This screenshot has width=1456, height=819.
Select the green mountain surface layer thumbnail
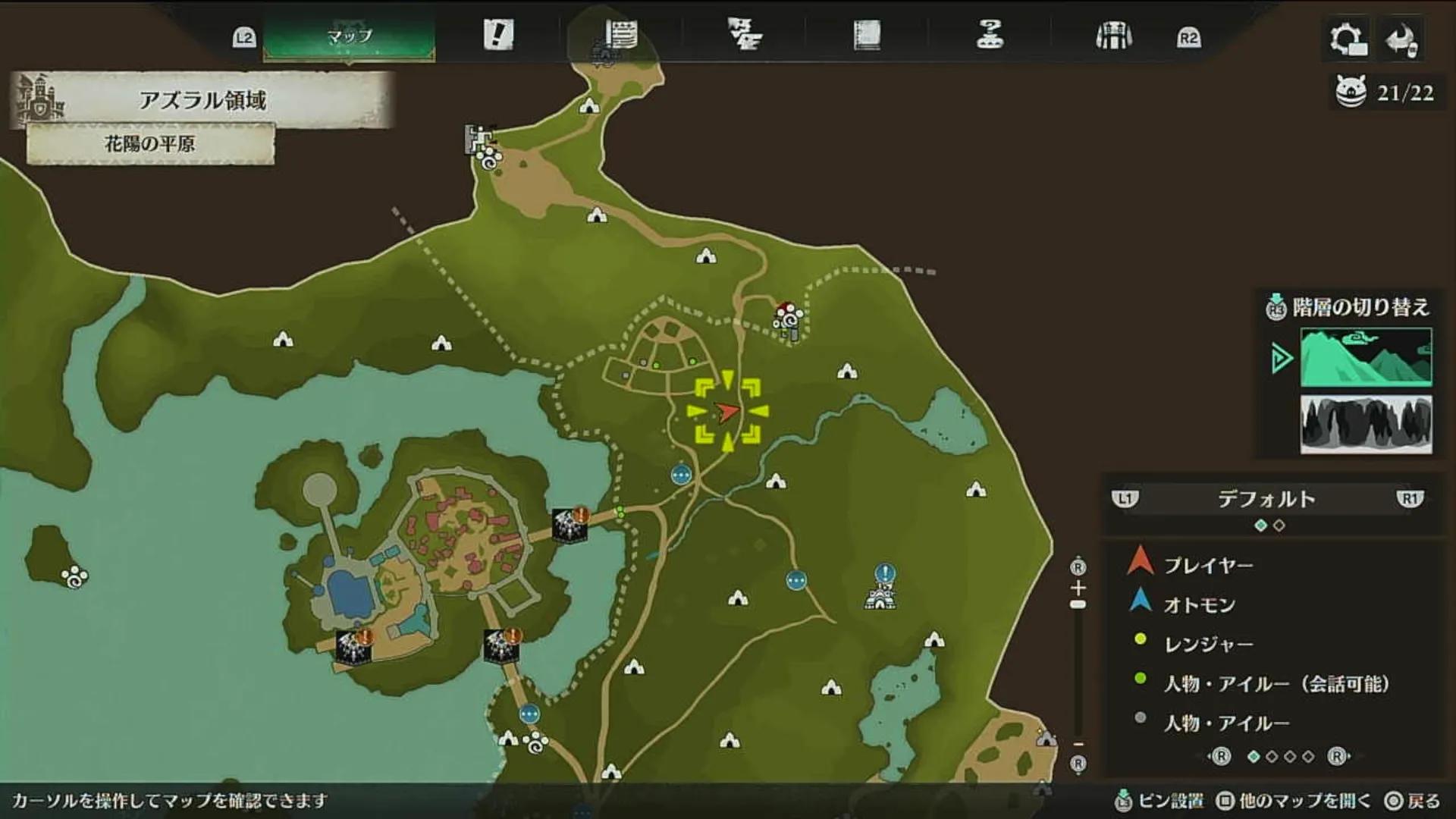click(x=1366, y=357)
